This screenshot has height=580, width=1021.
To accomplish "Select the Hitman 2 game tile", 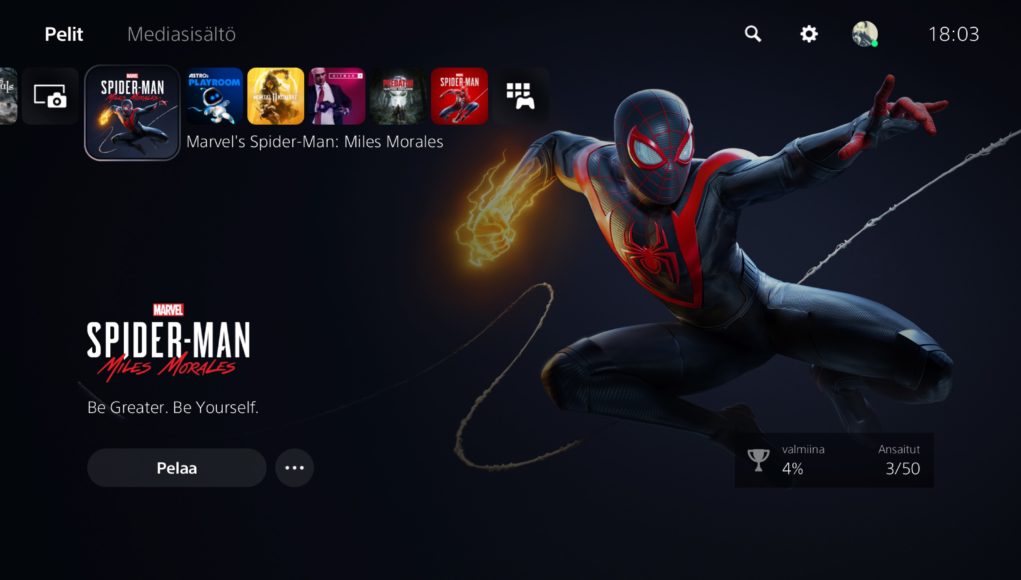I will point(337,96).
